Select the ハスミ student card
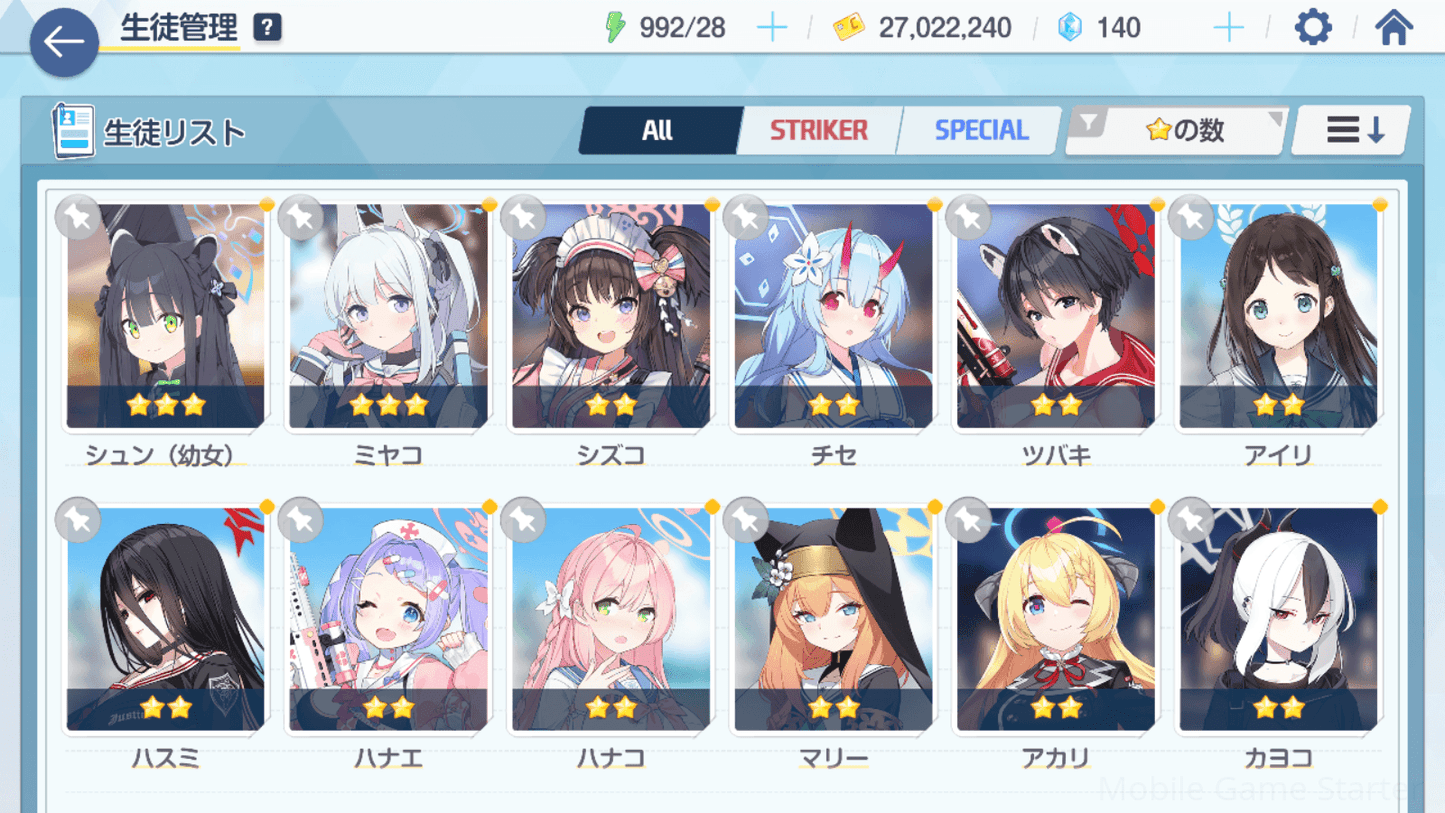The image size is (1445, 813). [166, 620]
